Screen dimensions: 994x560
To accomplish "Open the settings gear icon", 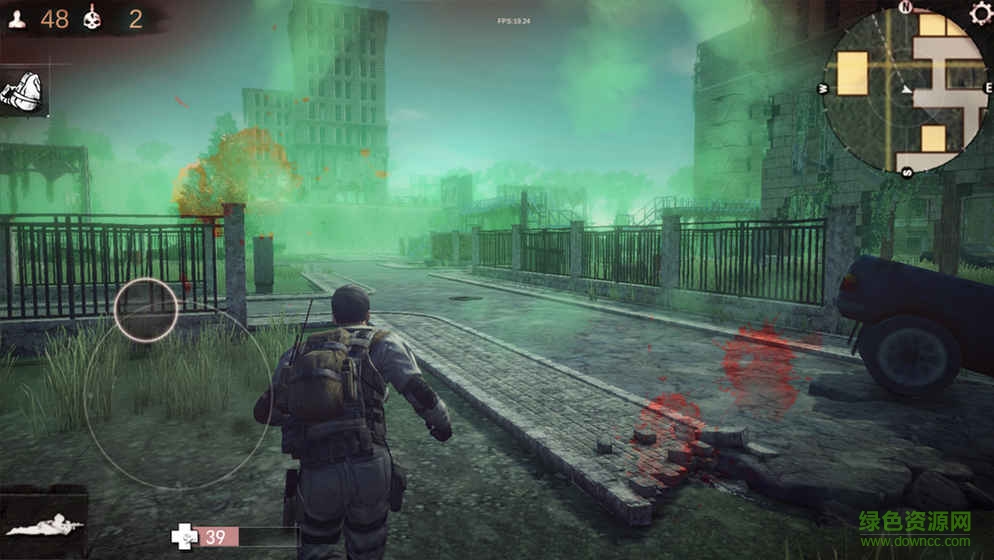I will (x=980, y=13).
